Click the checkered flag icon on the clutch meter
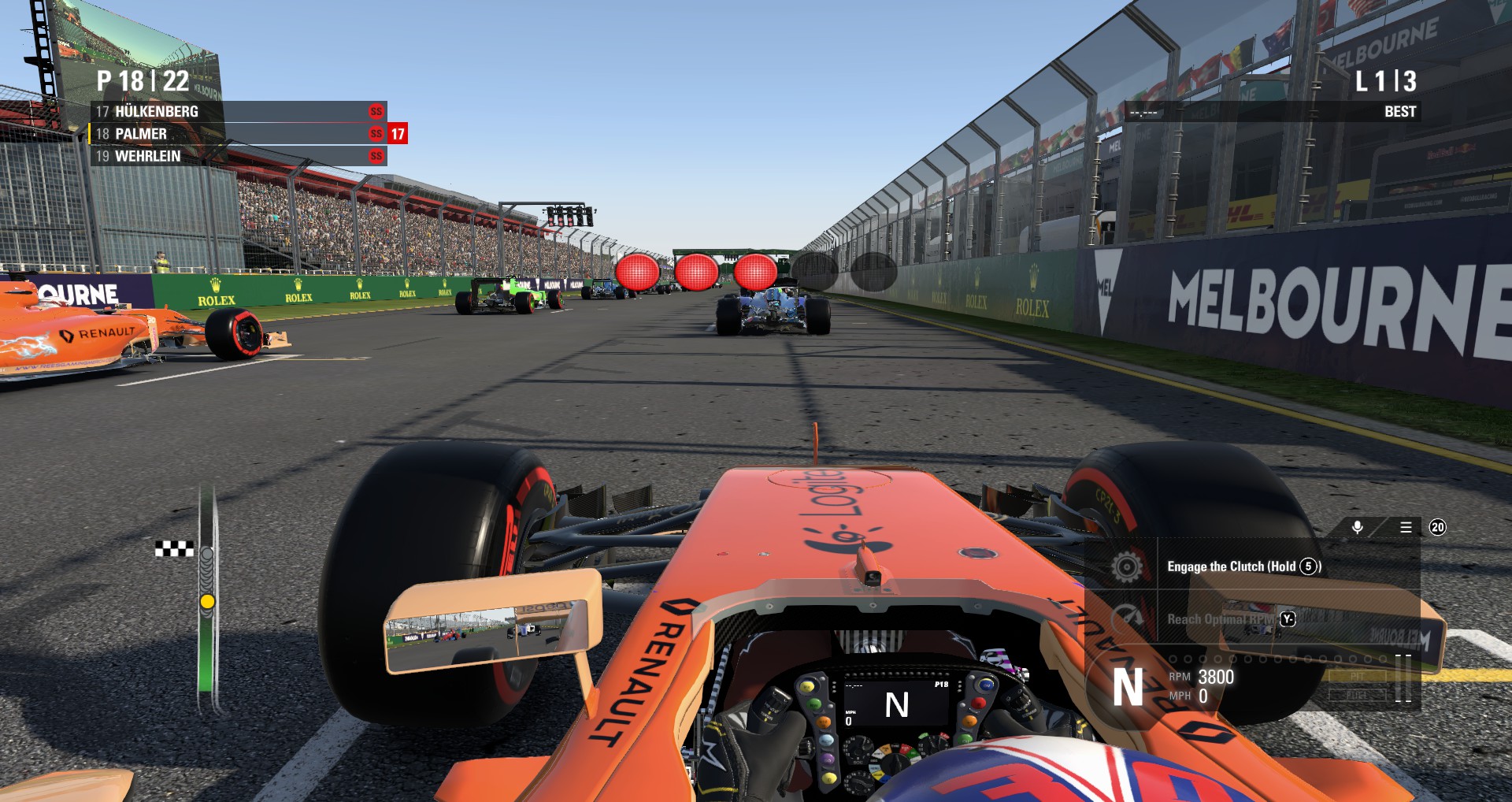The image size is (1512, 802). coord(175,549)
